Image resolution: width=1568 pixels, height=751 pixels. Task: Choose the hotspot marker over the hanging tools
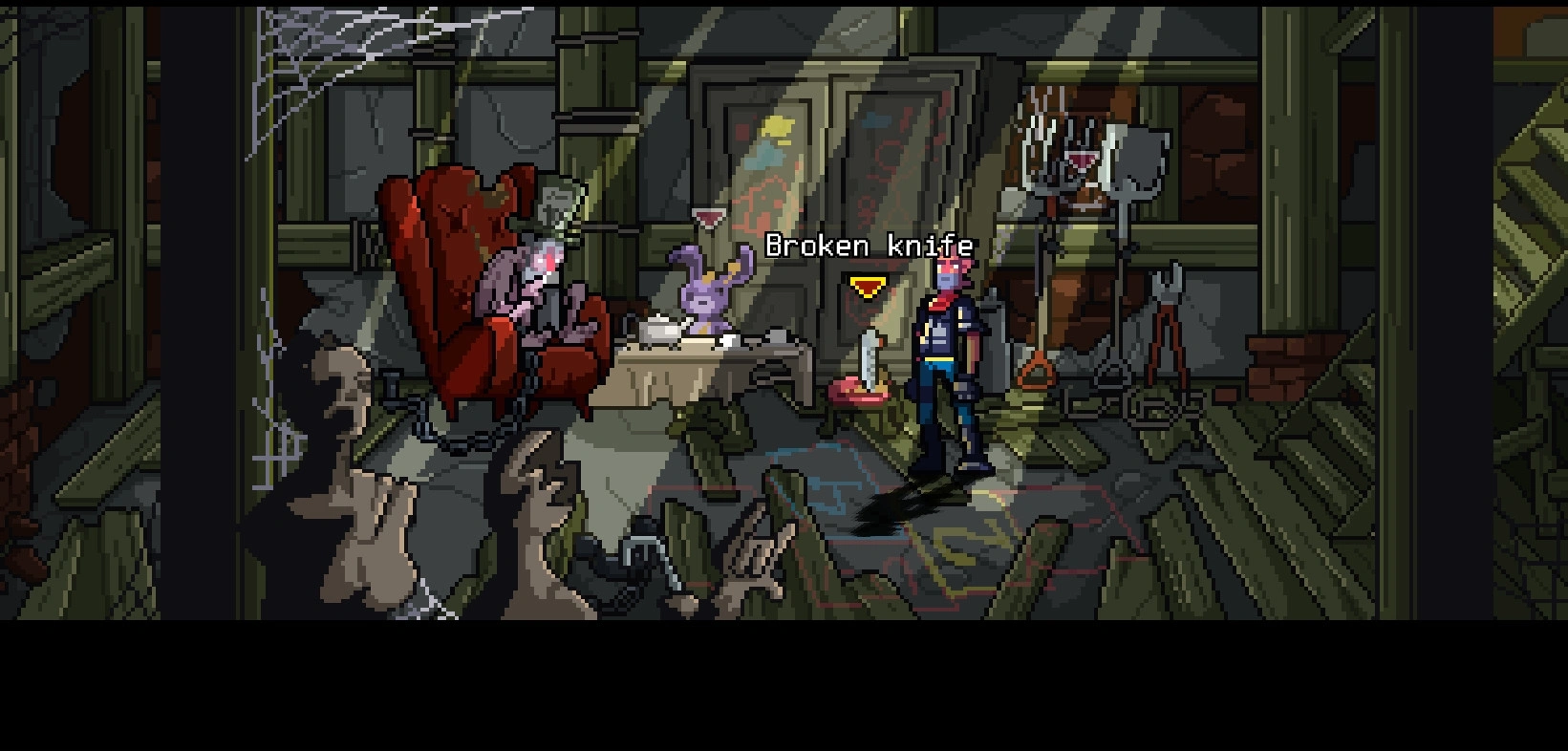coord(1083,161)
